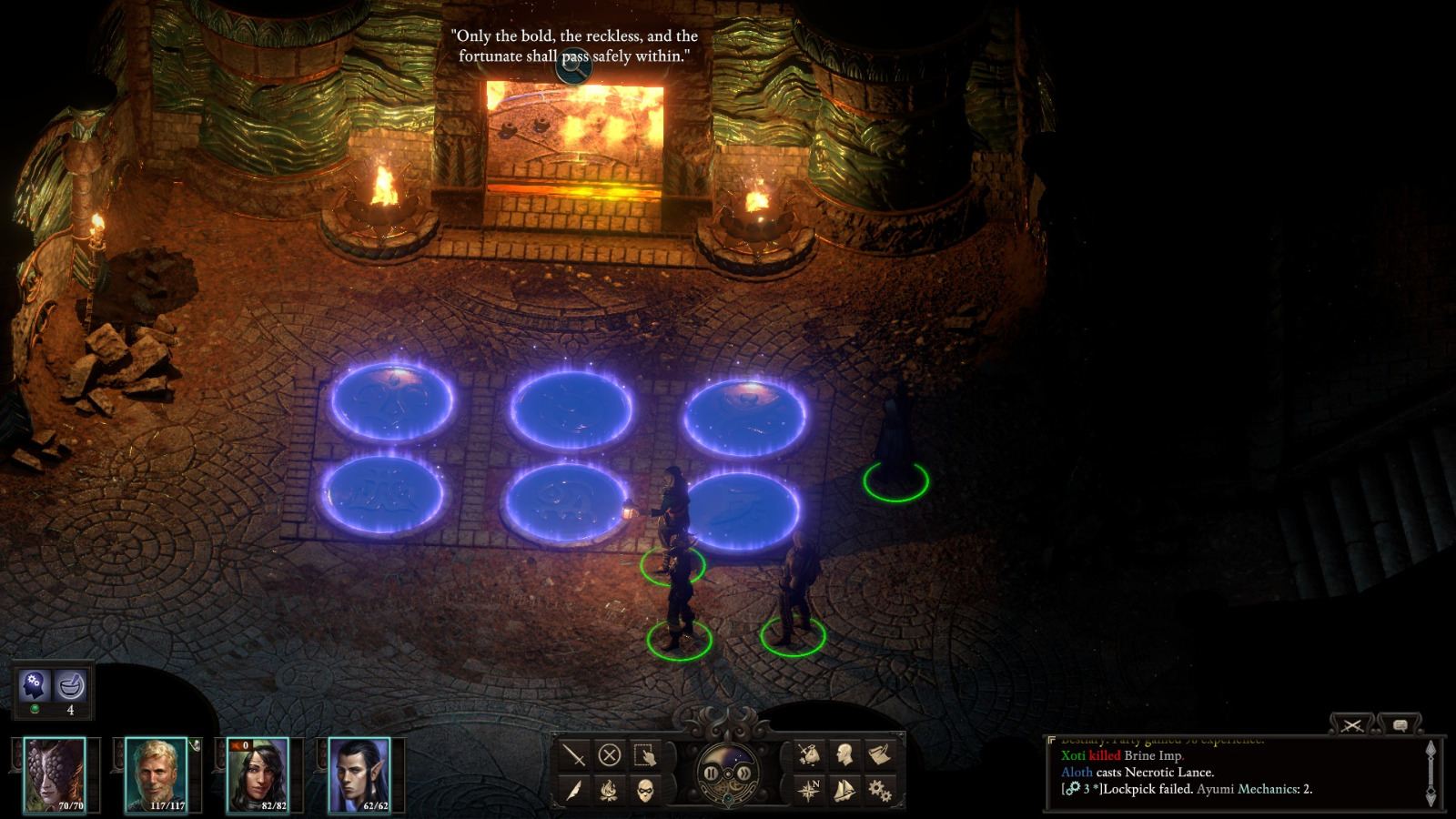Cancel actions with the X icon

pyautogui.click(x=611, y=755)
